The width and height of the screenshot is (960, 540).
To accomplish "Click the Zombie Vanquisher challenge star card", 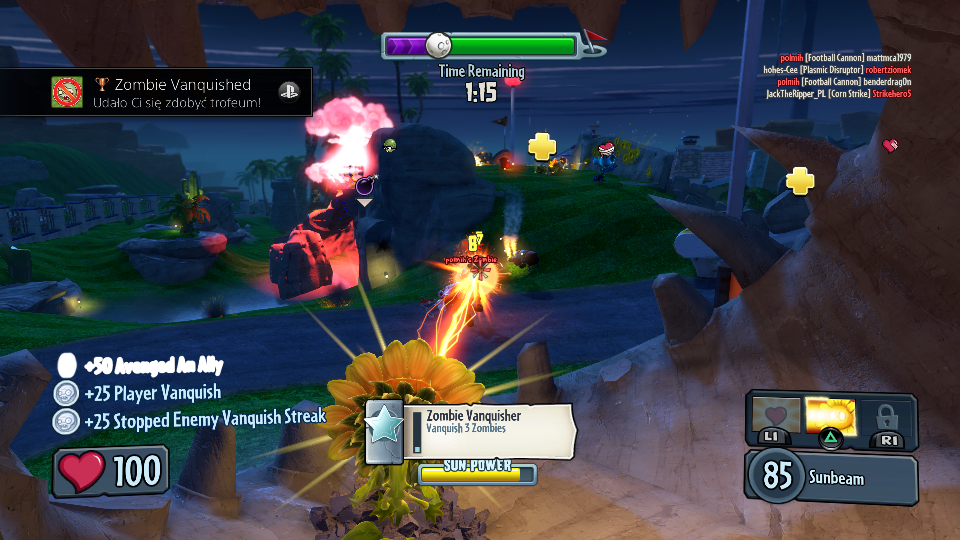I will click(384, 432).
